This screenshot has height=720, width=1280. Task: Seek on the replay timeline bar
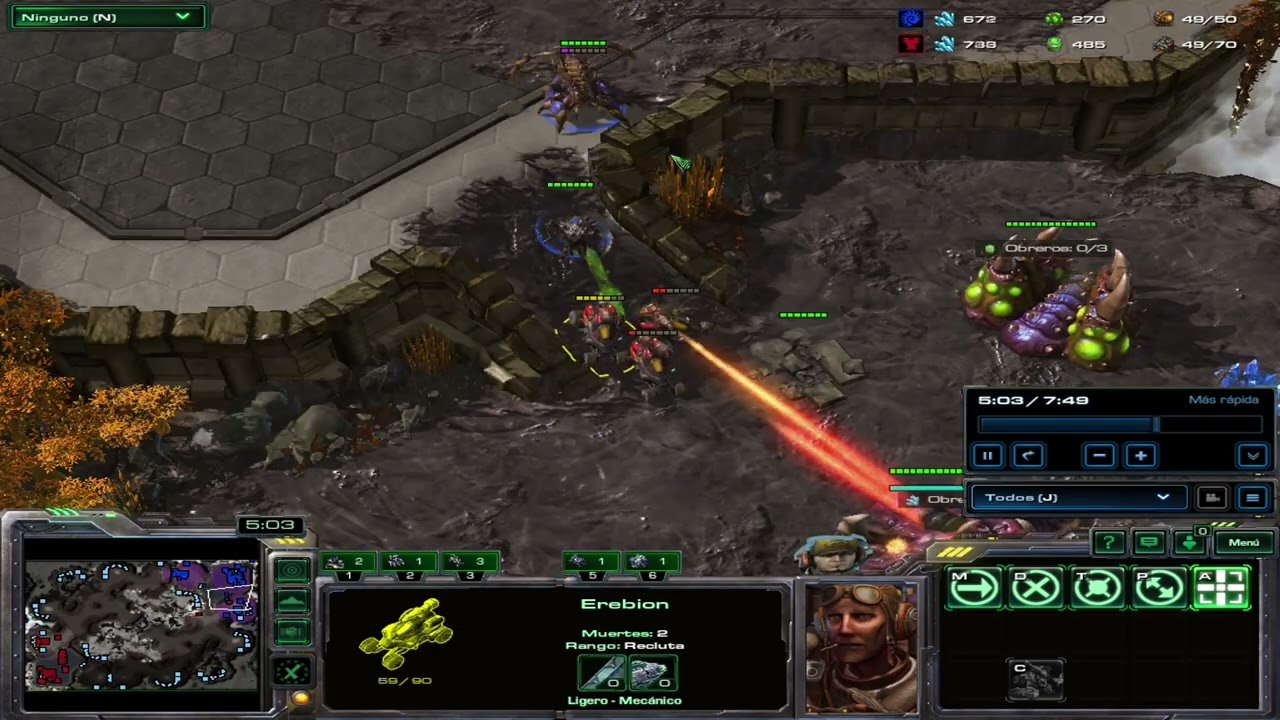[x=1118, y=425]
